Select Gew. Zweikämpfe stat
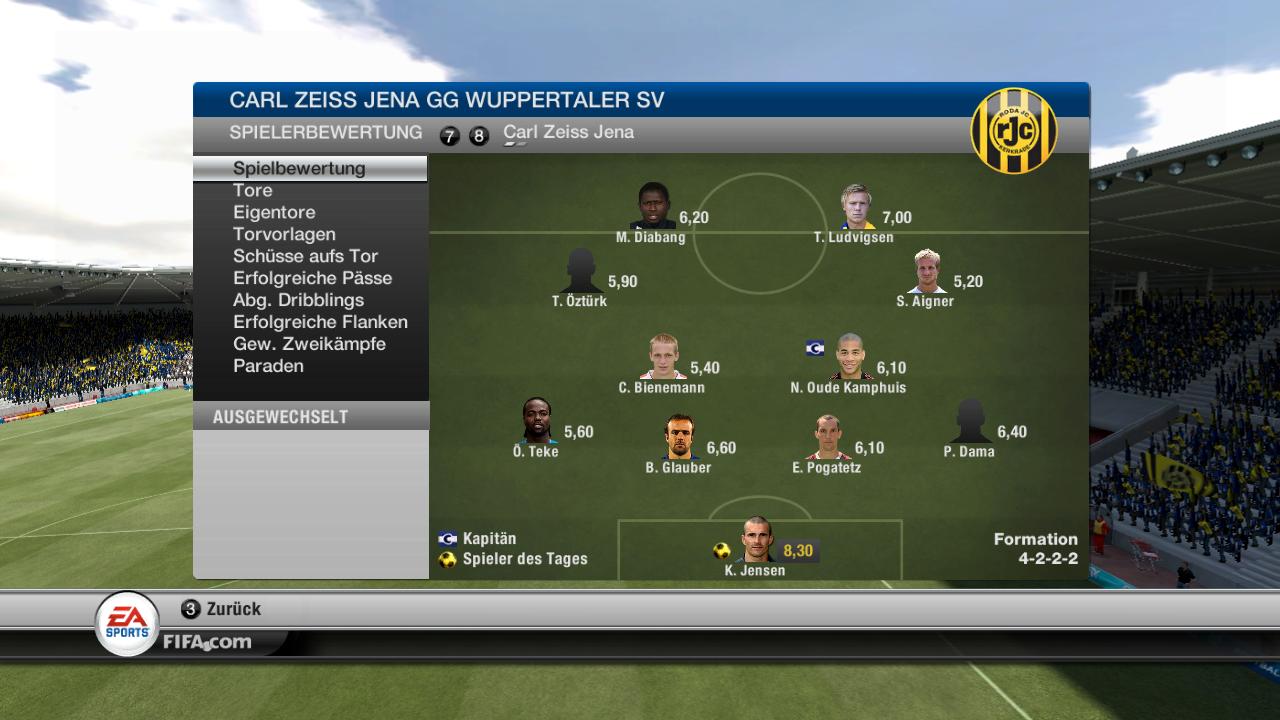The width and height of the screenshot is (1280, 720). pos(309,344)
